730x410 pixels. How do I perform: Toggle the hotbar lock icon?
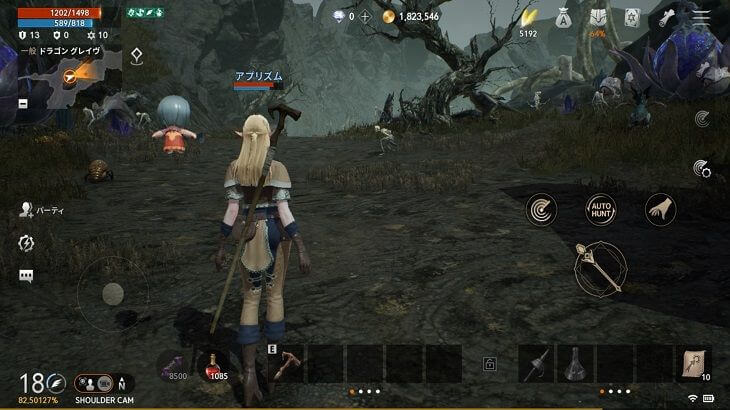pyautogui.click(x=490, y=365)
